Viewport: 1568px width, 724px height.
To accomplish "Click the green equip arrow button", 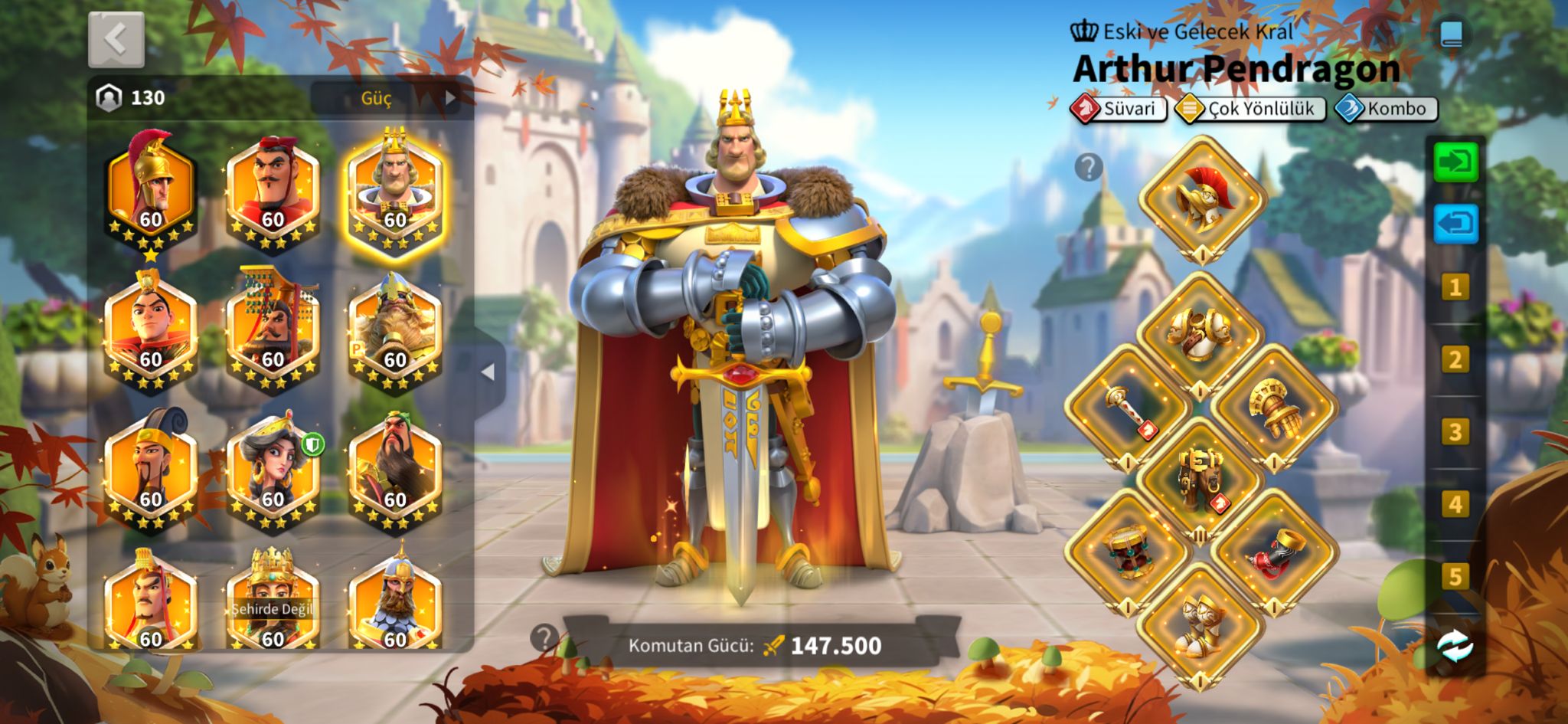I will pos(1455,162).
